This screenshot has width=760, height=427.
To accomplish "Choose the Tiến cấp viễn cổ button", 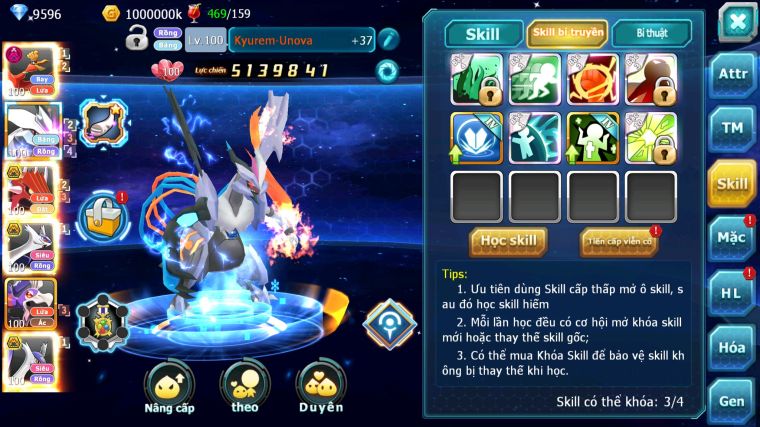I will click(x=618, y=241).
